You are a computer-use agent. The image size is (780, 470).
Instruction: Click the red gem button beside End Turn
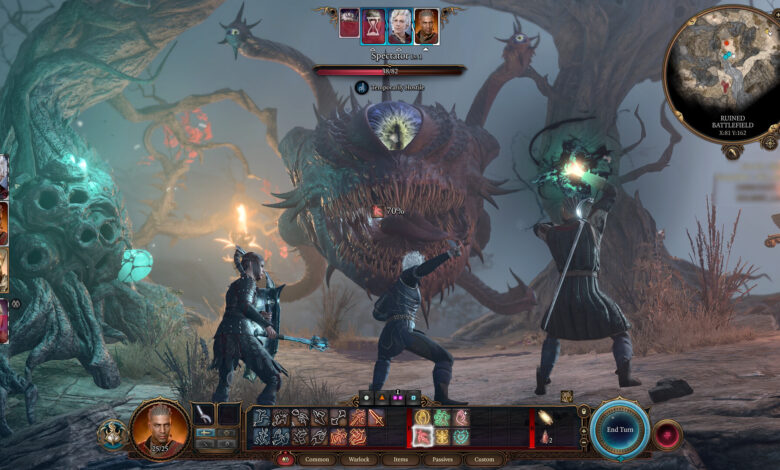point(667,434)
